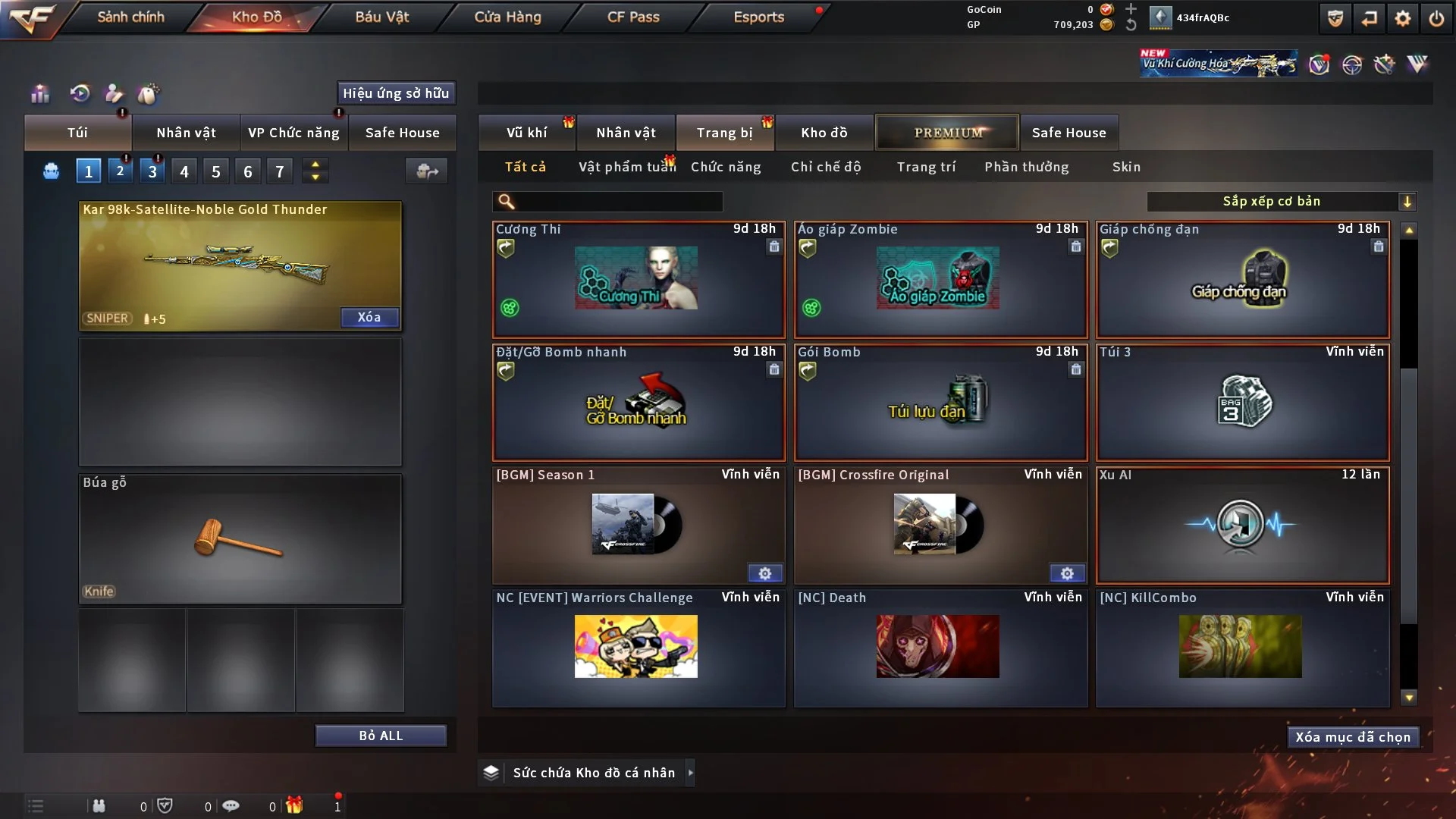Remove the Kar 98k with Xóa button

click(369, 317)
